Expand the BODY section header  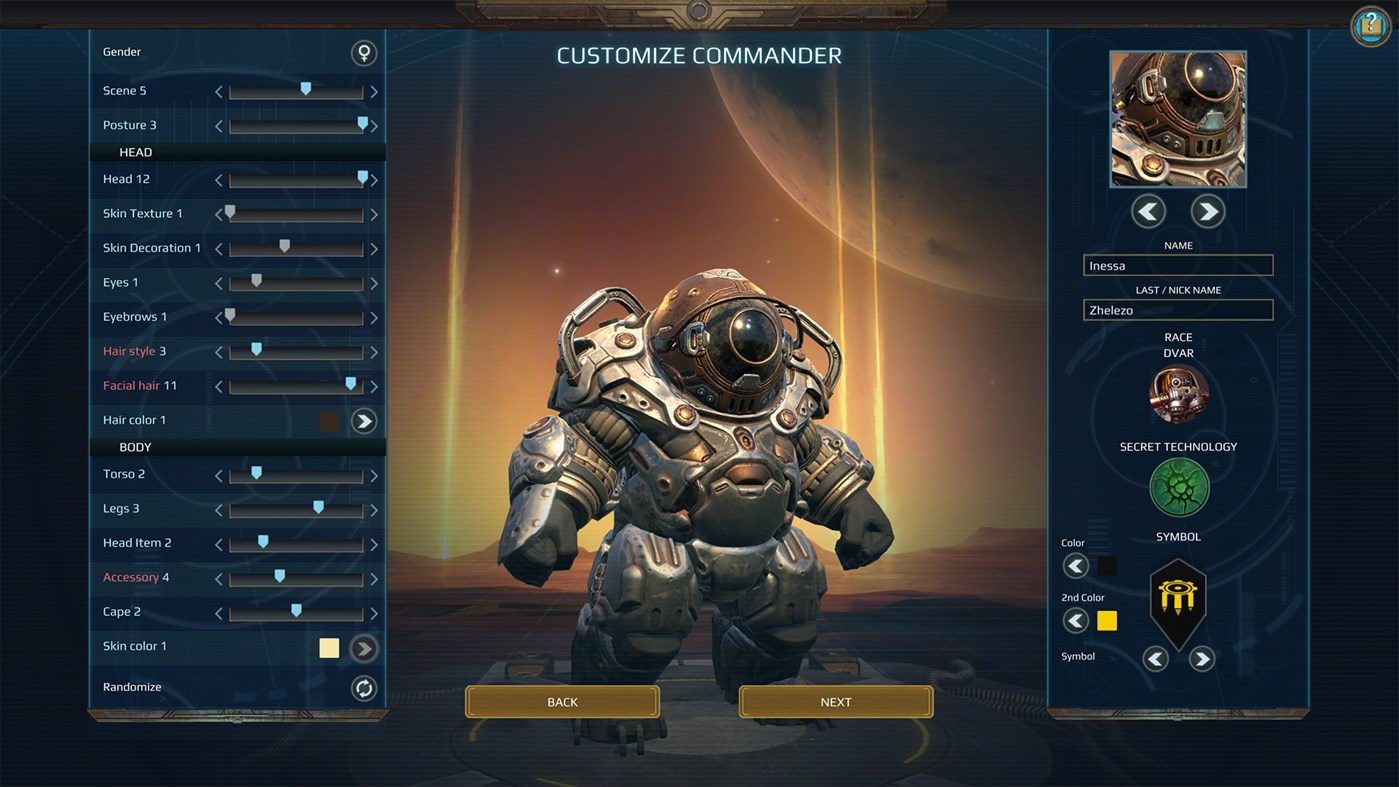[x=135, y=447]
